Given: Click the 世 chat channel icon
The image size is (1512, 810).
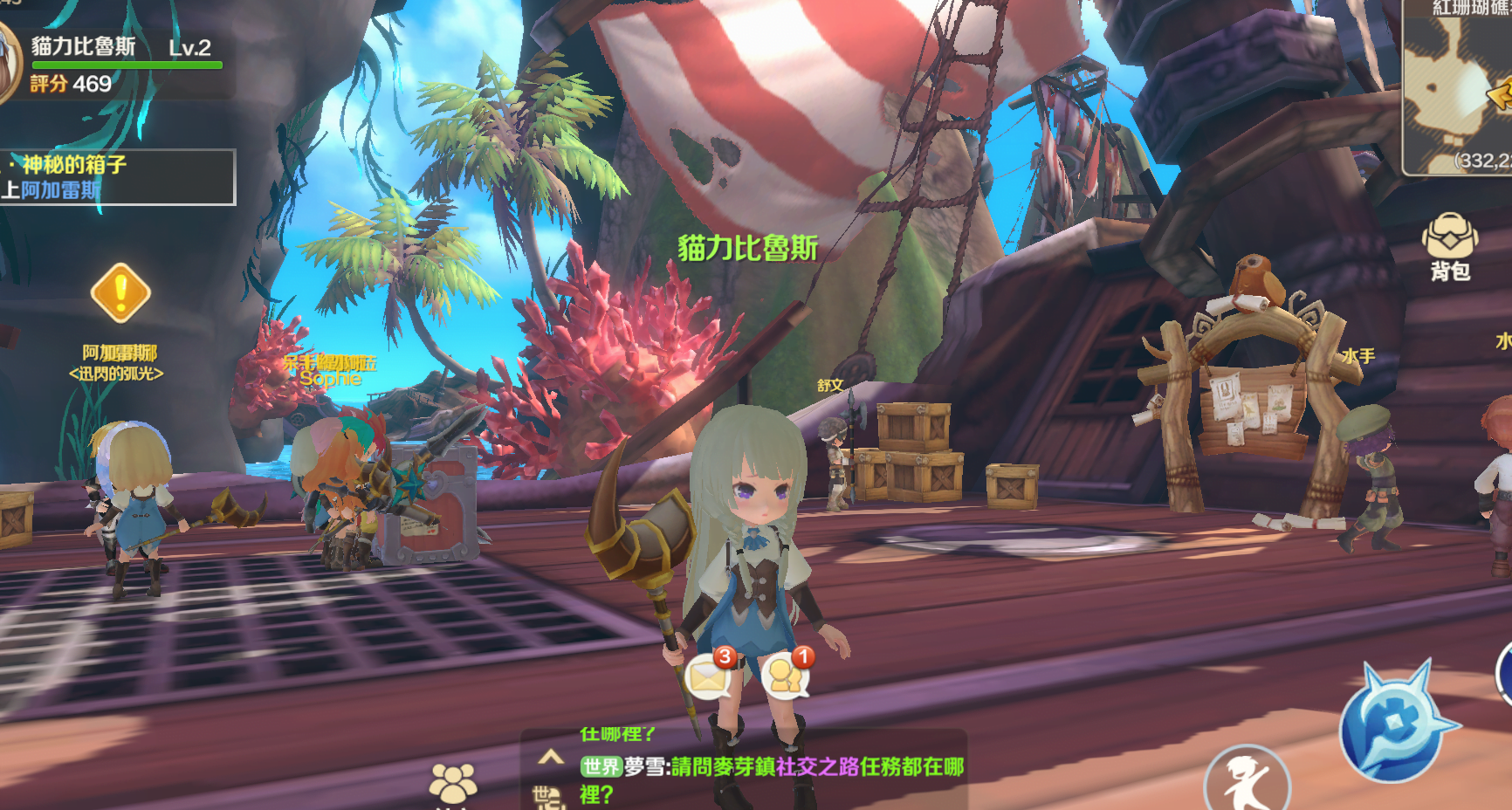Looking at the screenshot, I should click(x=546, y=796).
